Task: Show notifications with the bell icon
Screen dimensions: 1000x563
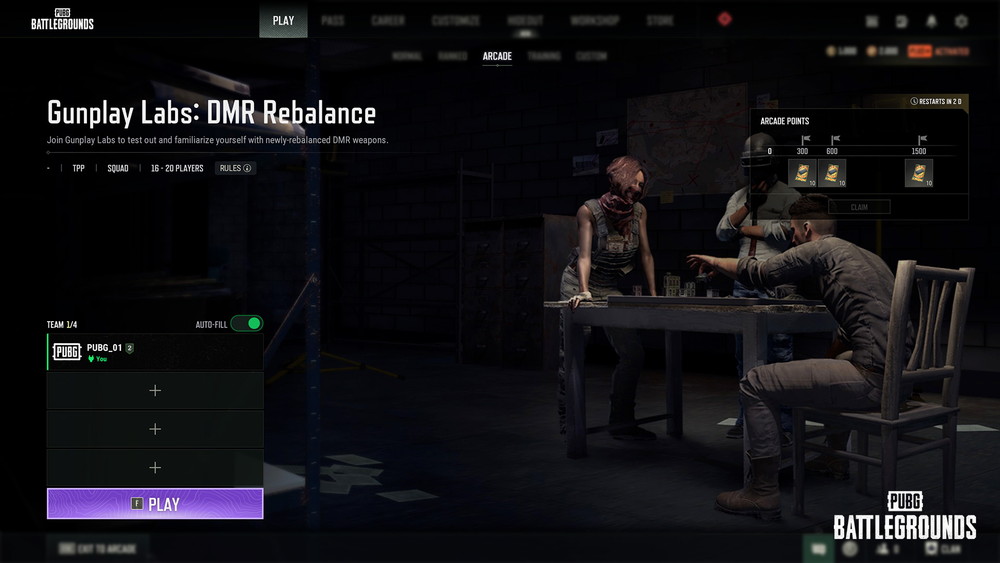Action: pos(932,21)
